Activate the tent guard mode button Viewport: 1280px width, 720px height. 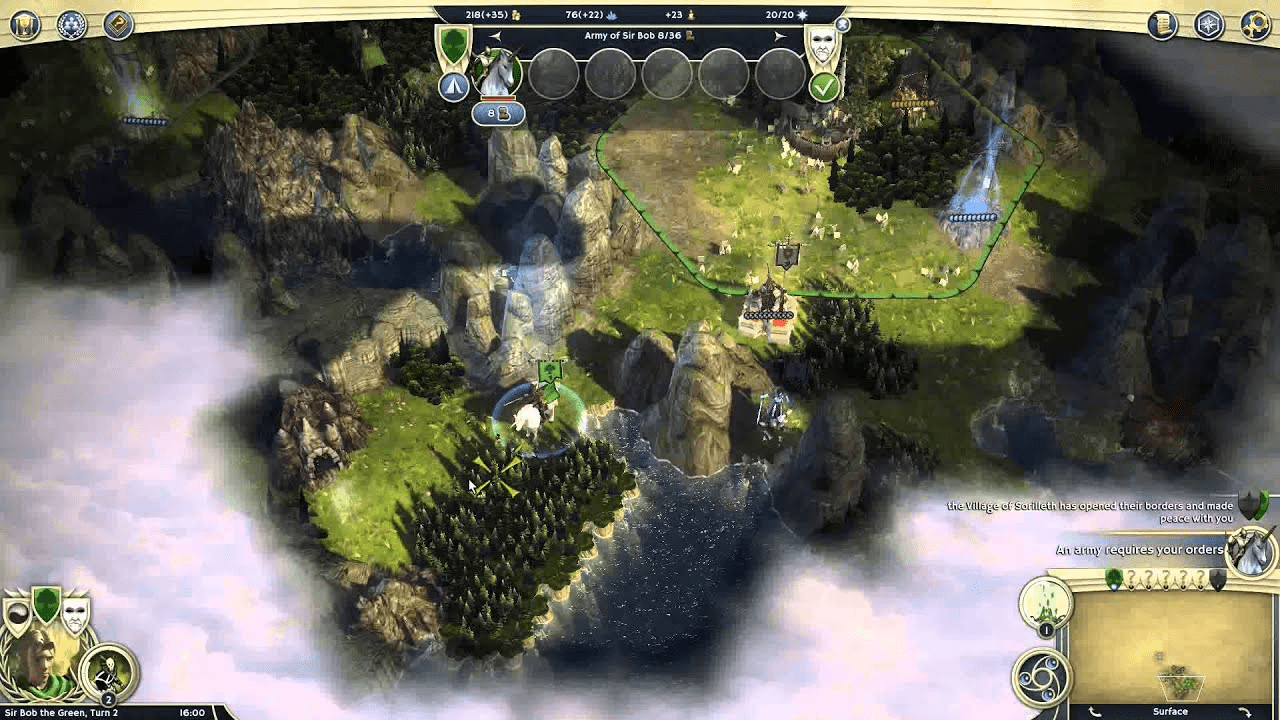(x=454, y=87)
